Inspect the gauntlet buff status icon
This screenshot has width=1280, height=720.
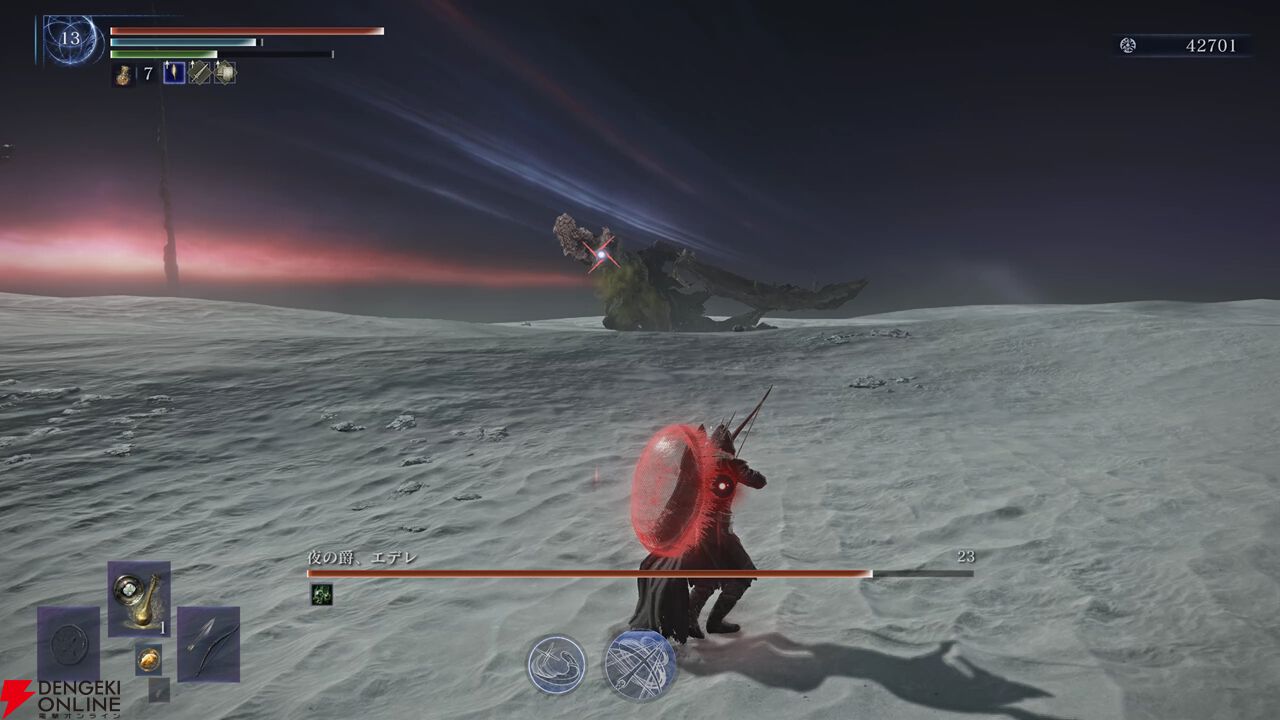click(x=225, y=73)
